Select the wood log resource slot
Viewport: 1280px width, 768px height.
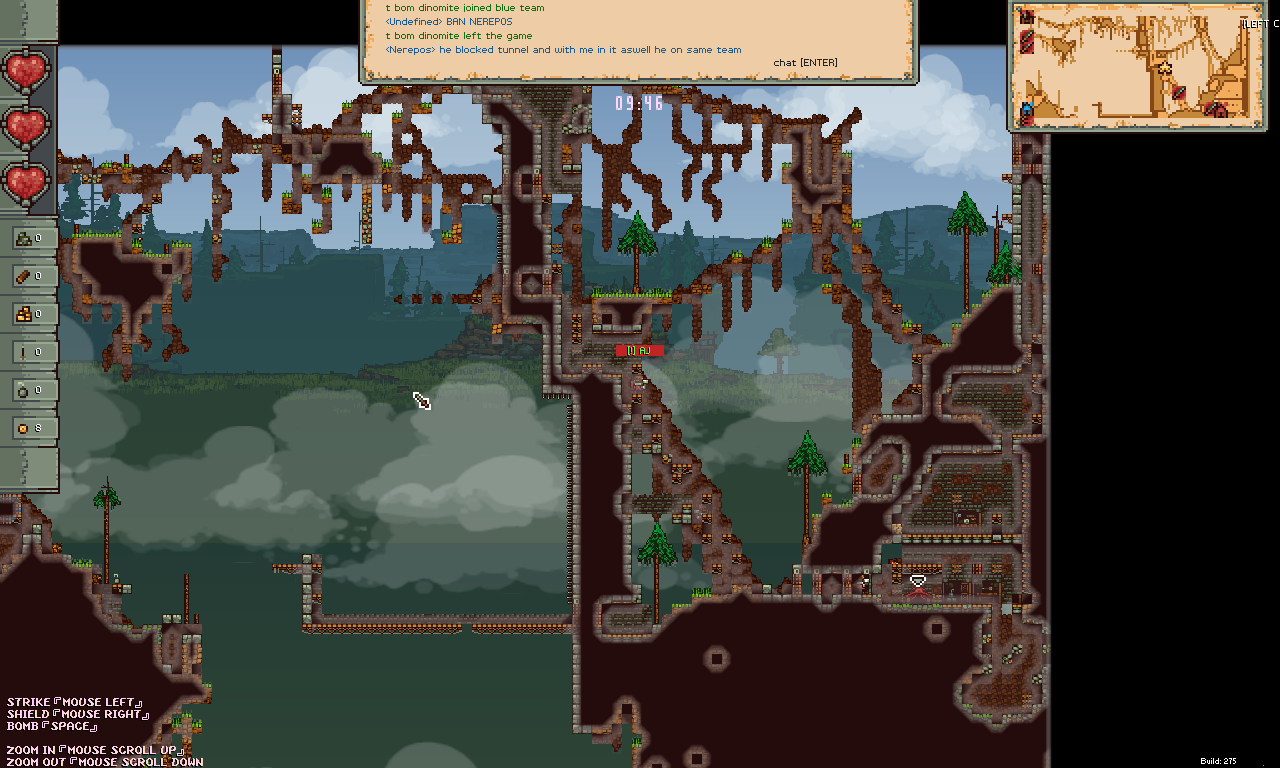[29, 276]
